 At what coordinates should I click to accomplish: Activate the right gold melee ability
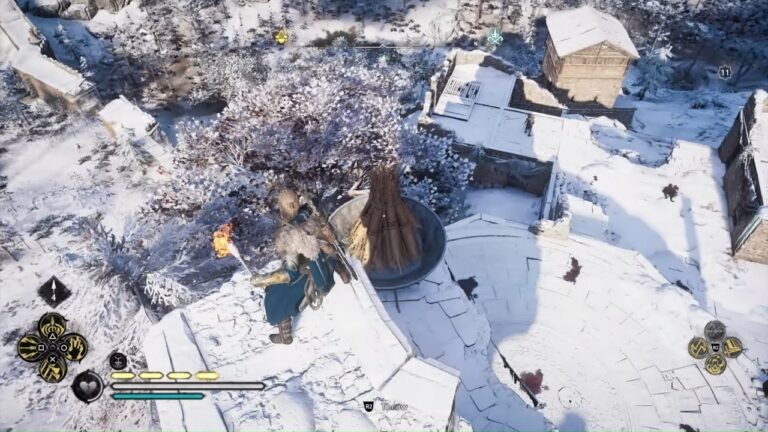coord(732,347)
